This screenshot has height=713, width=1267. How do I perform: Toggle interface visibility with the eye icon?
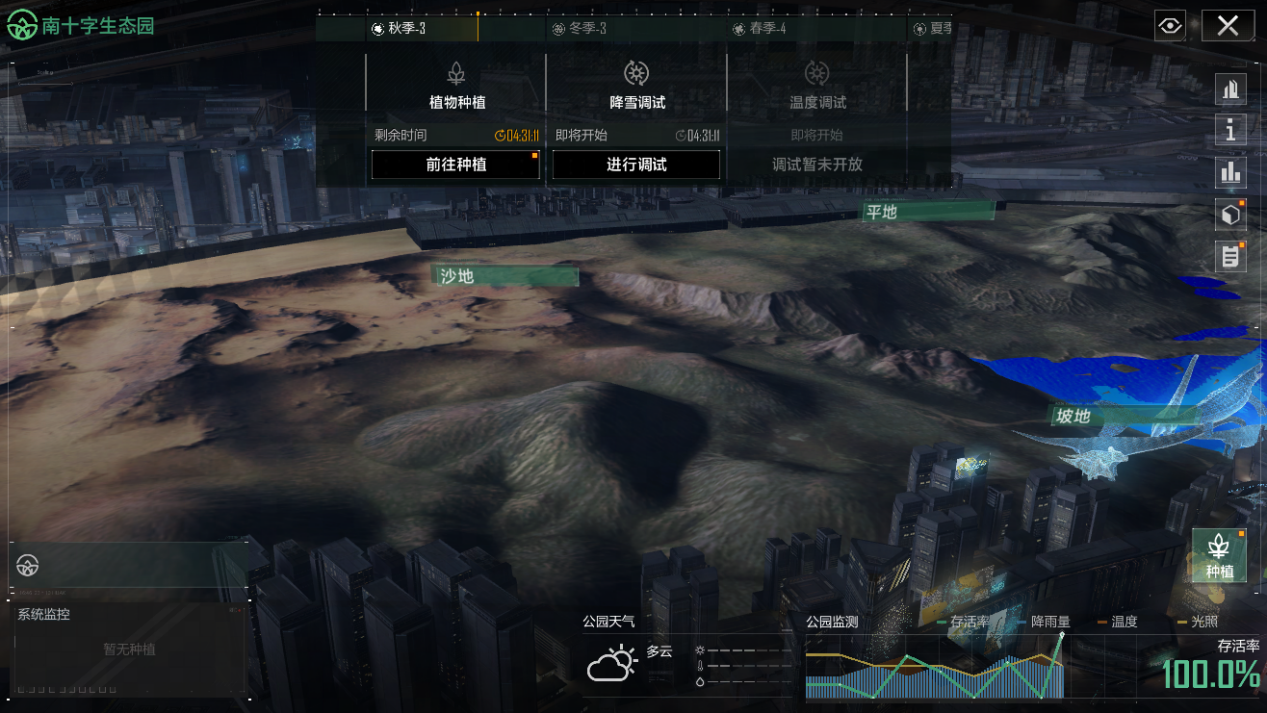coord(1170,26)
